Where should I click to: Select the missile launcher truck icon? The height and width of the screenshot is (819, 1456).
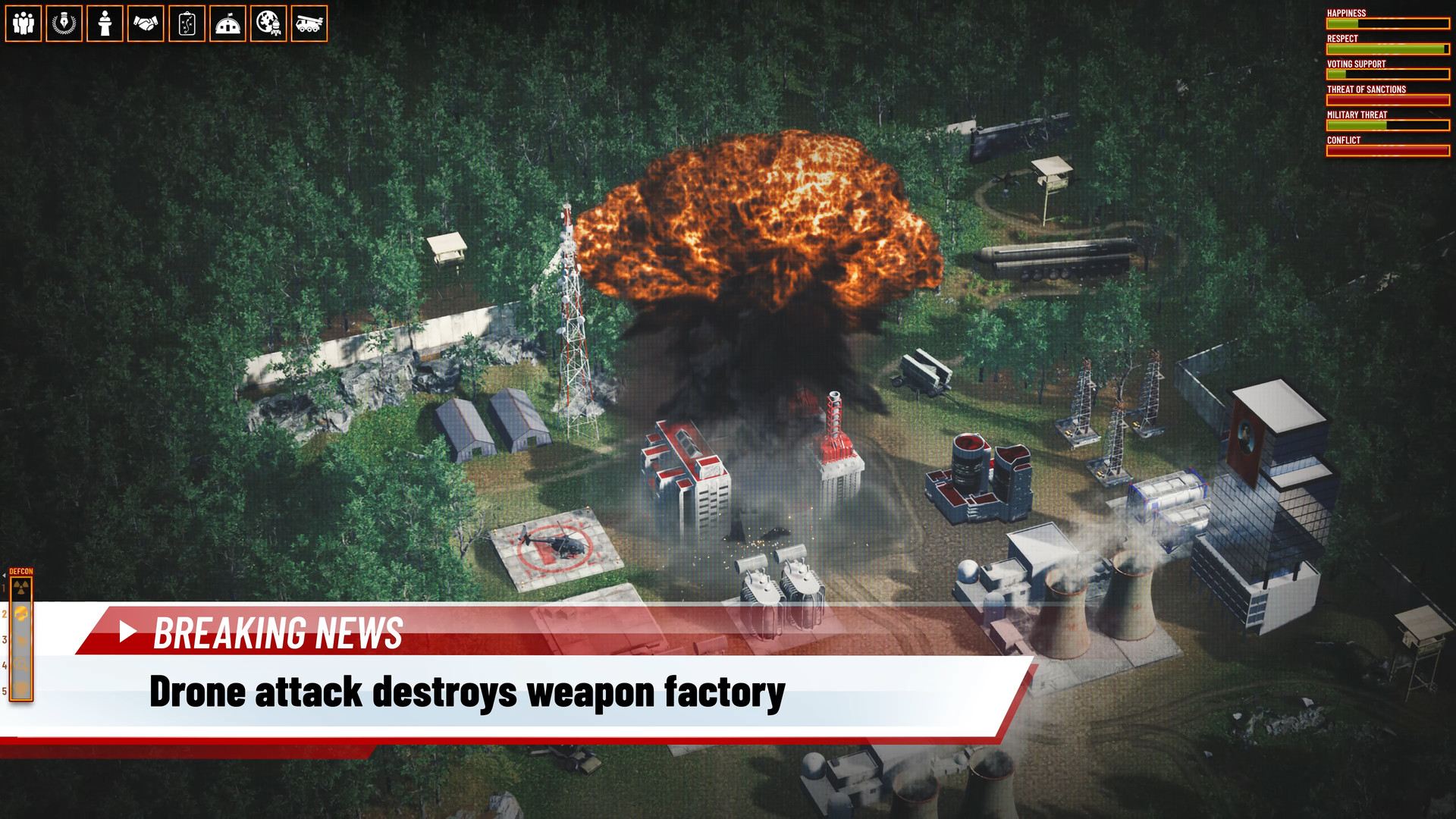click(x=309, y=24)
